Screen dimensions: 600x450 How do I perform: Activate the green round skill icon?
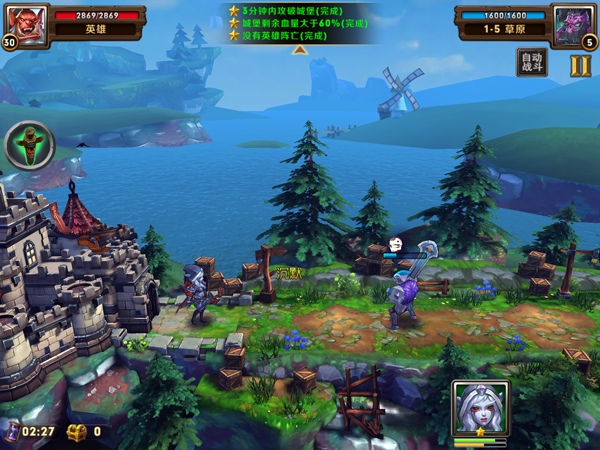[x=30, y=146]
